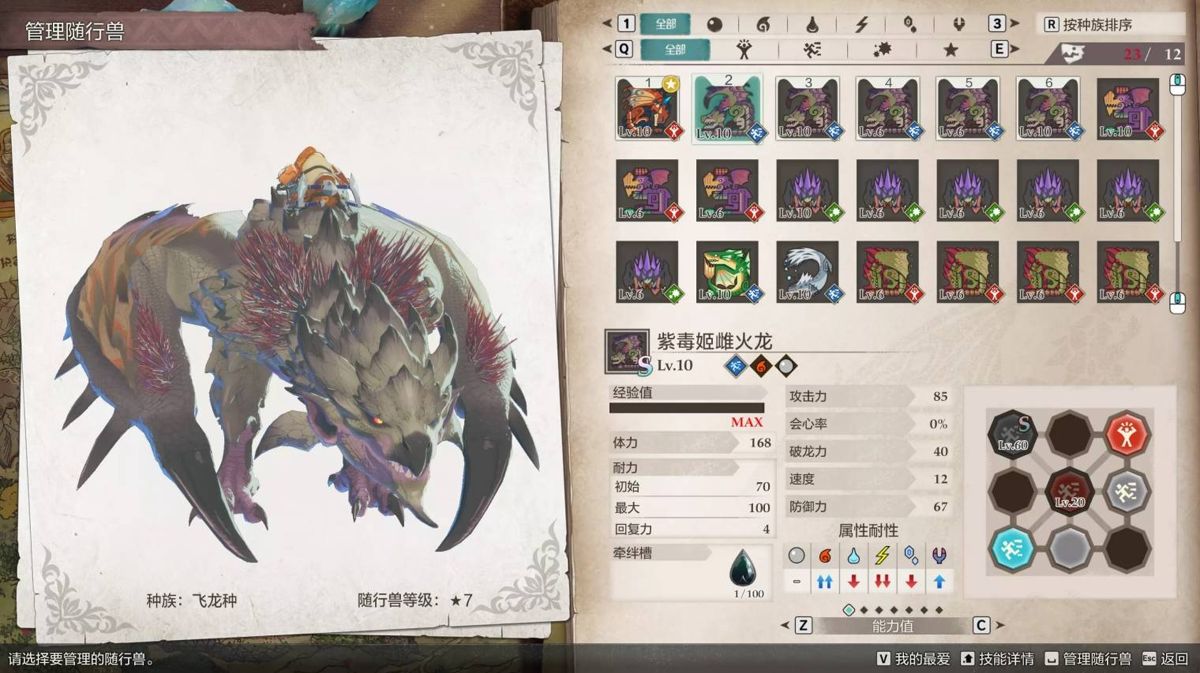This screenshot has width=1200, height=673.
Task: Open 技能详情 skill details
Action: coord(999,659)
